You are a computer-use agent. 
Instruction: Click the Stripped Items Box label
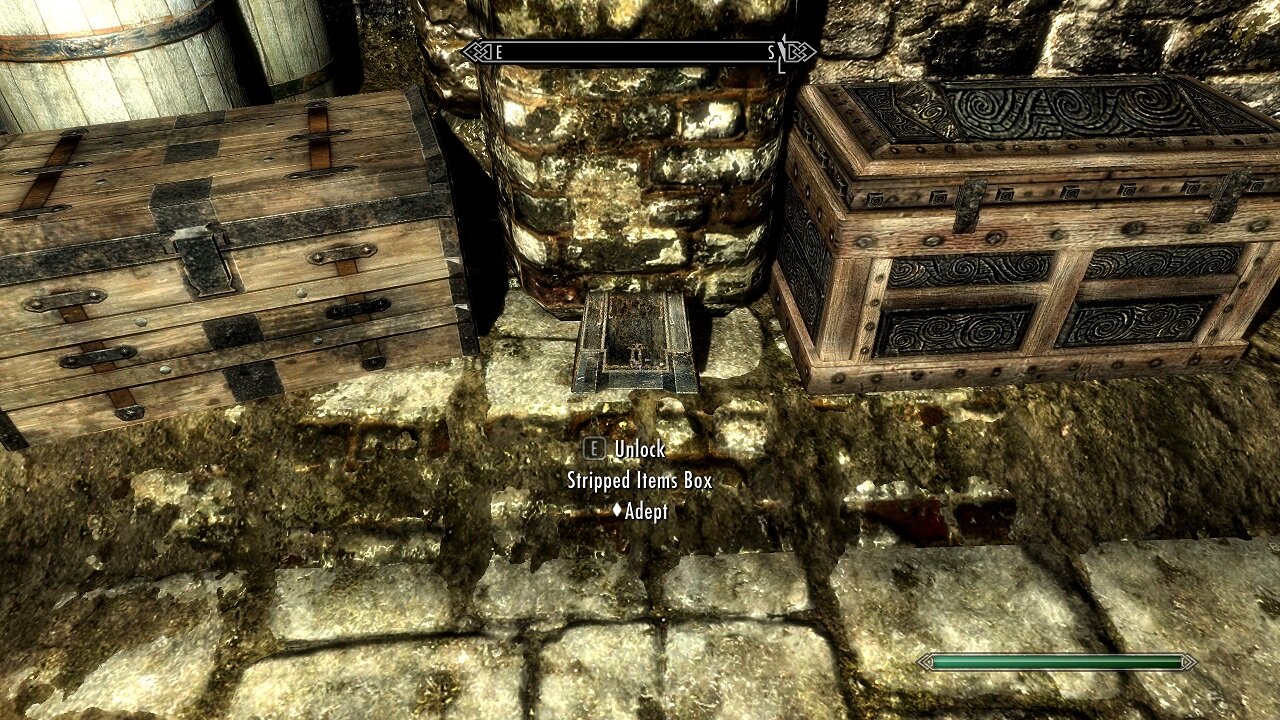point(640,479)
